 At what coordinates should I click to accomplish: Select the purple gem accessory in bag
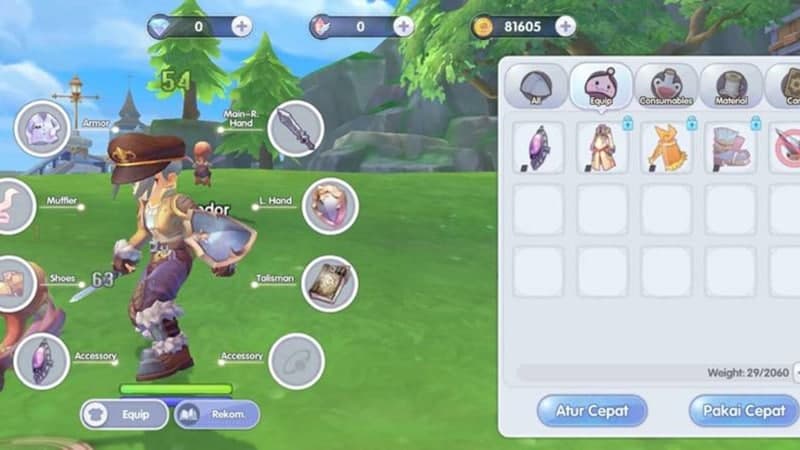(x=538, y=147)
